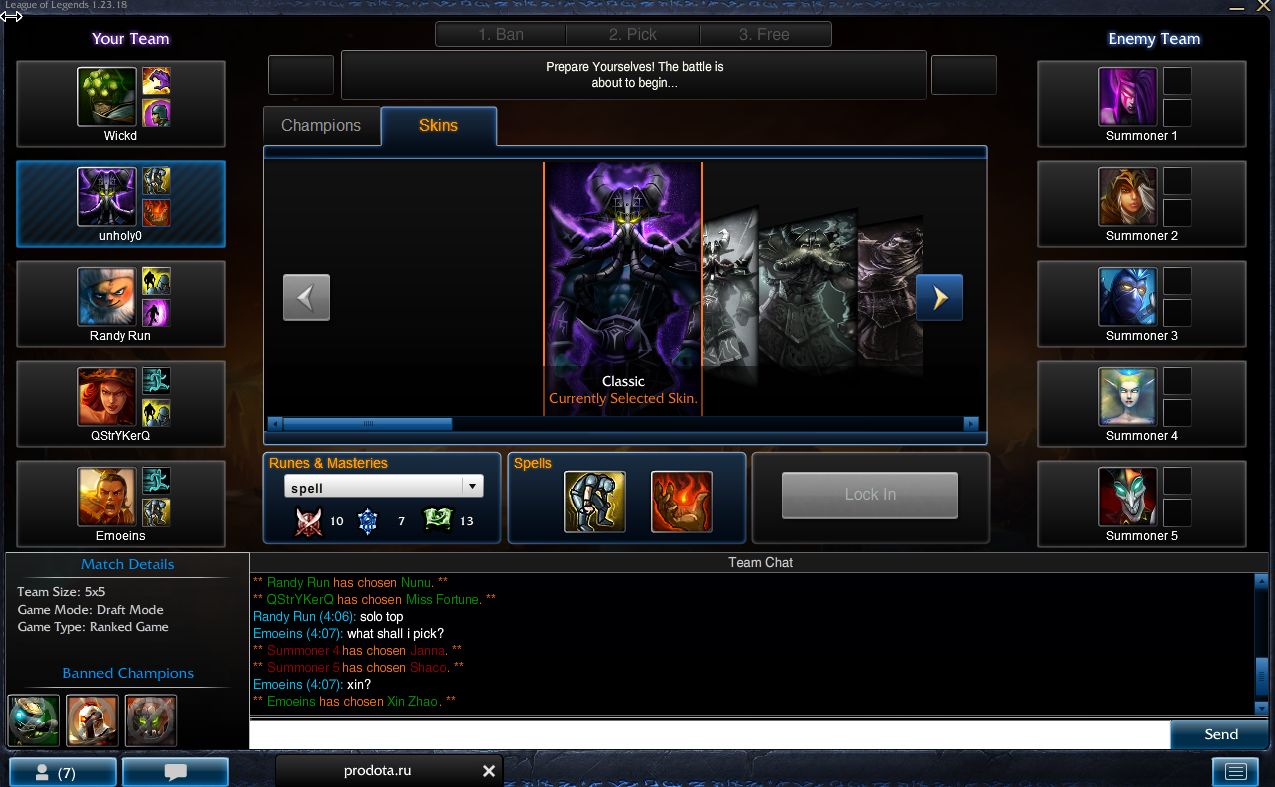Select the Skins tab
Image resolution: width=1275 pixels, height=787 pixels.
point(438,126)
